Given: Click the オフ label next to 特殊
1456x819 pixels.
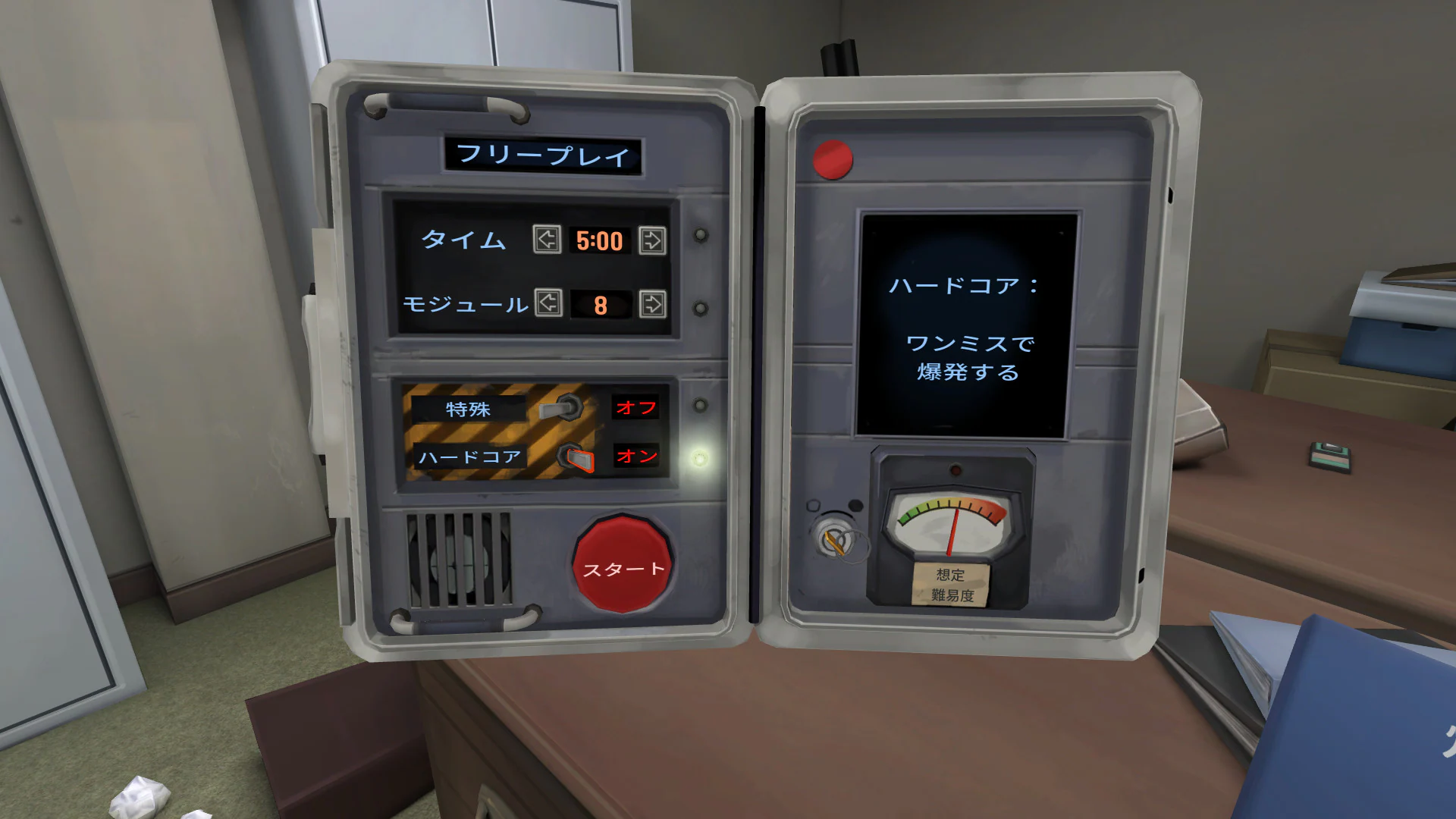Looking at the screenshot, I should 638,407.
